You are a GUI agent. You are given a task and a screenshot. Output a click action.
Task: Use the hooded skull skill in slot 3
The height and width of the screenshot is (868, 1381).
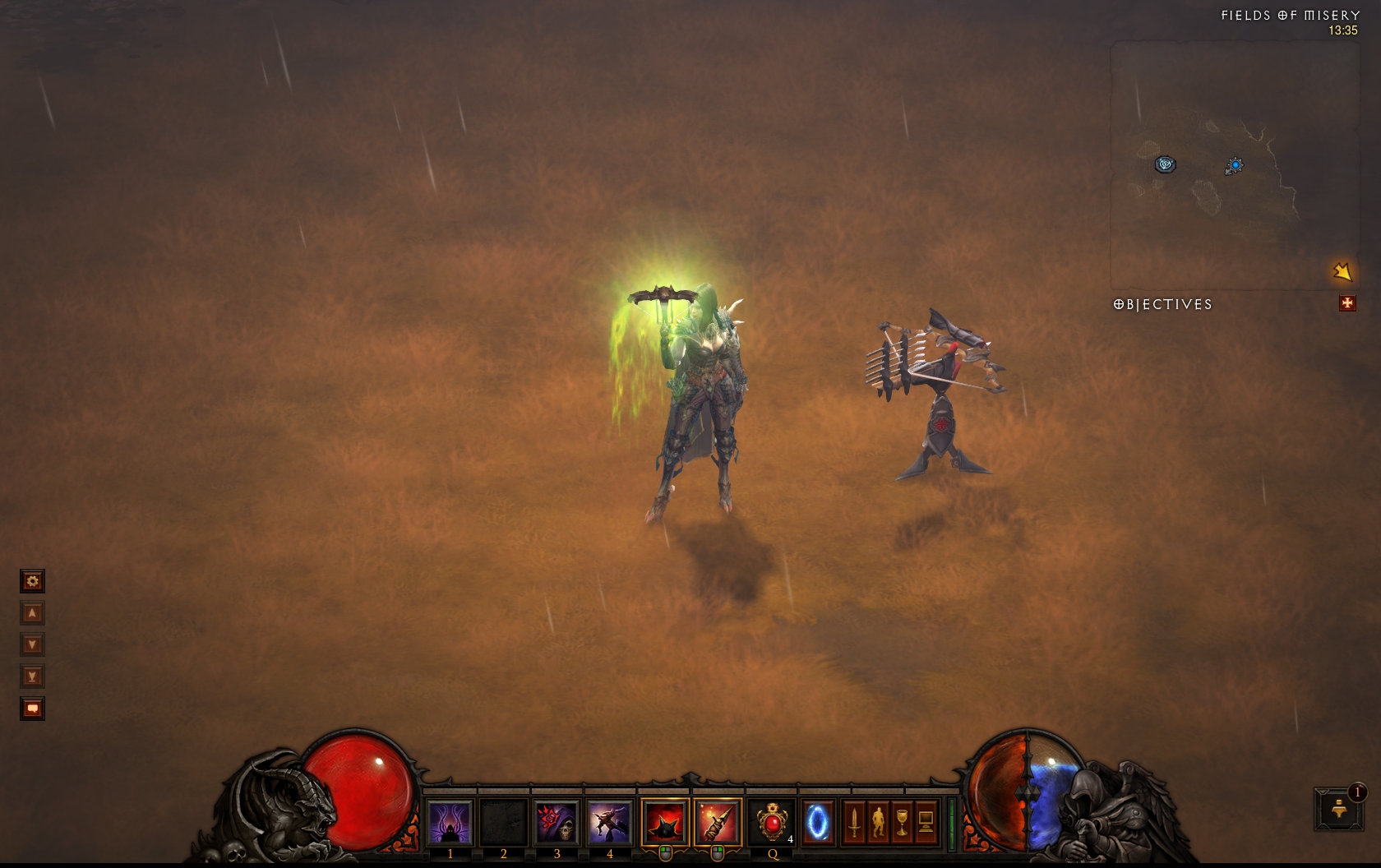point(557,823)
